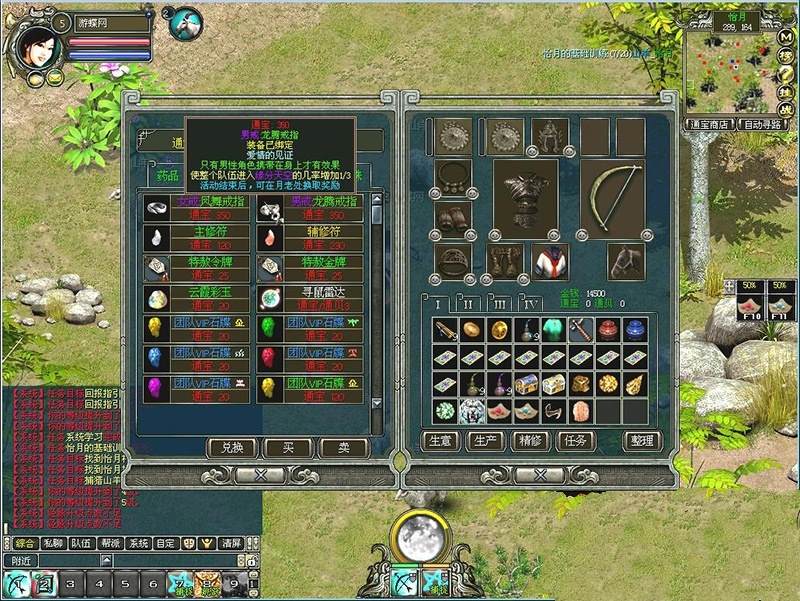800x601 pixels.
Task: Click the 买 buy button
Action: click(289, 447)
